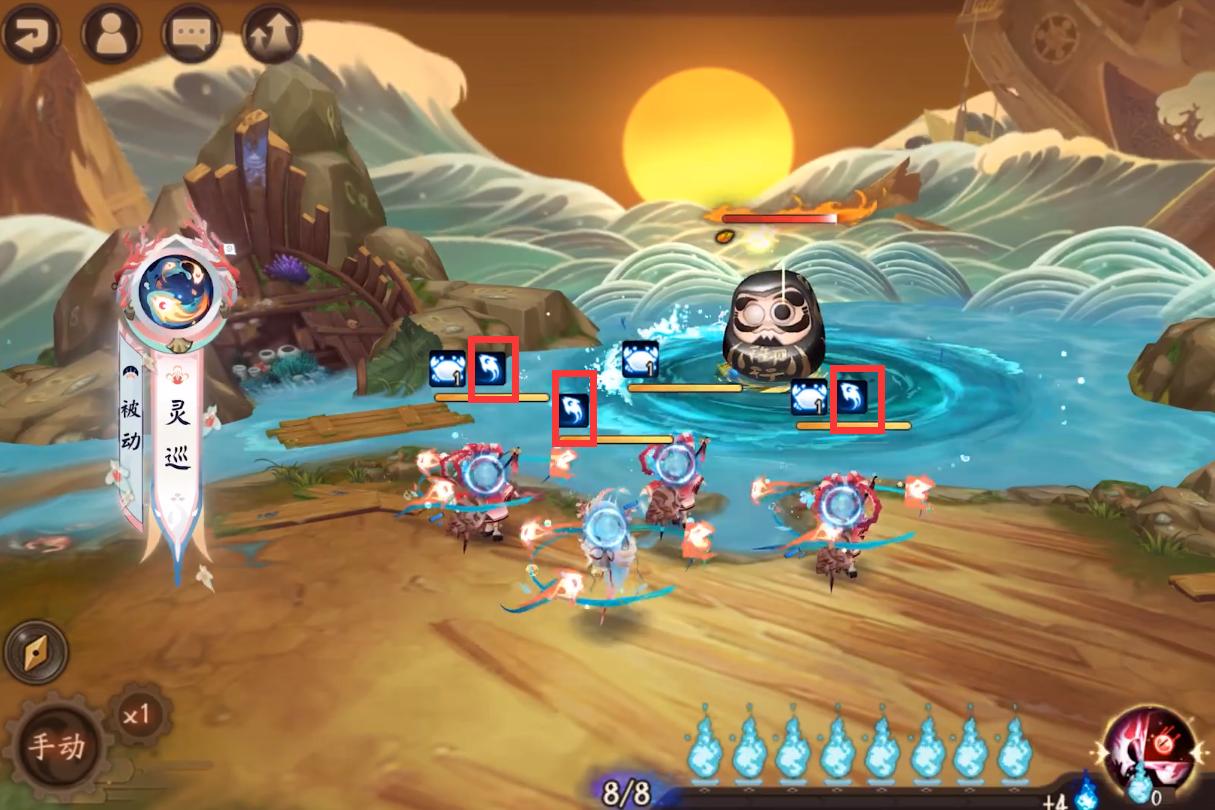
Task: Open the player profile icon
Action: 111,33
